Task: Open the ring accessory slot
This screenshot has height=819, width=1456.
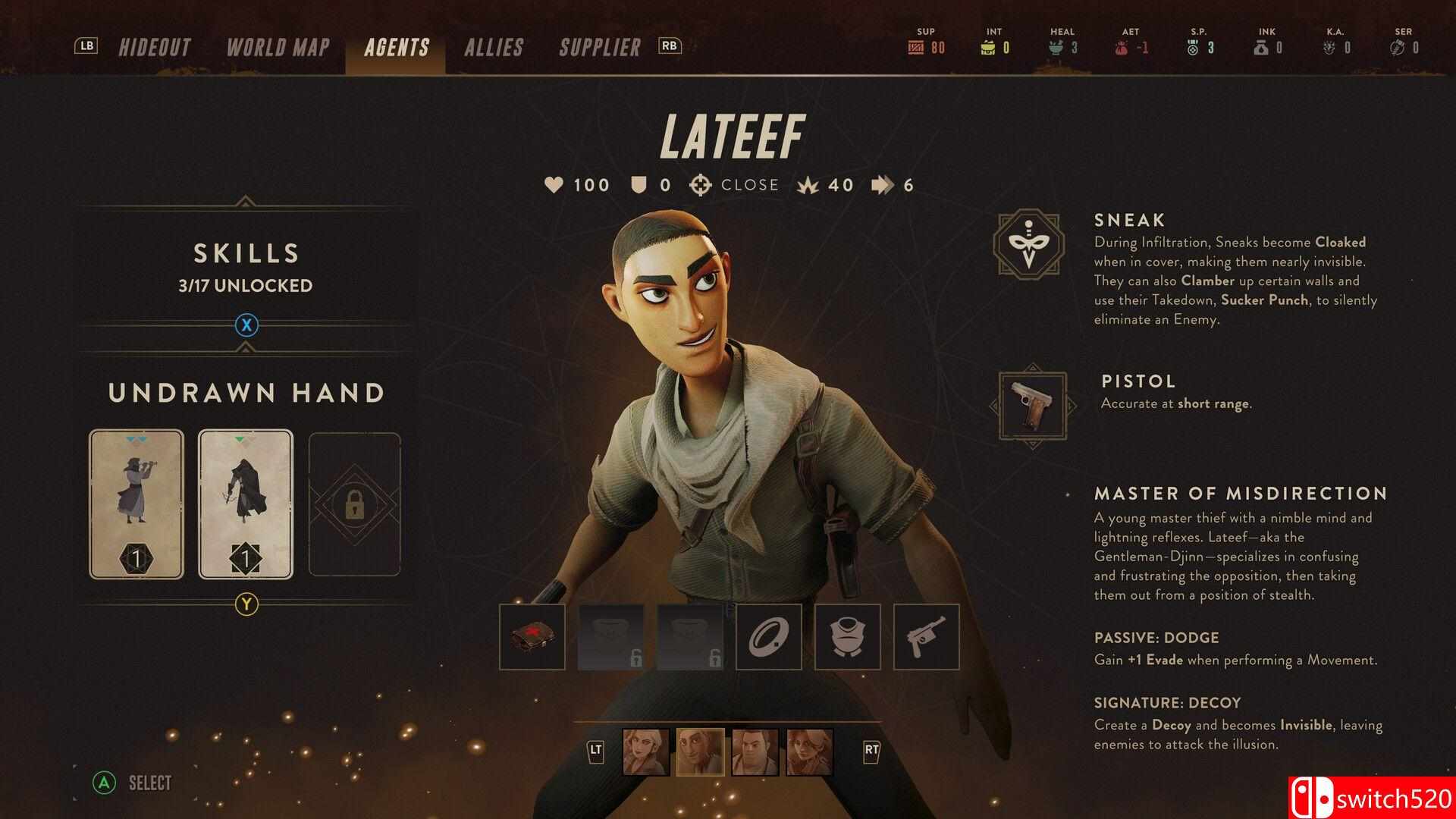Action: pos(769,637)
